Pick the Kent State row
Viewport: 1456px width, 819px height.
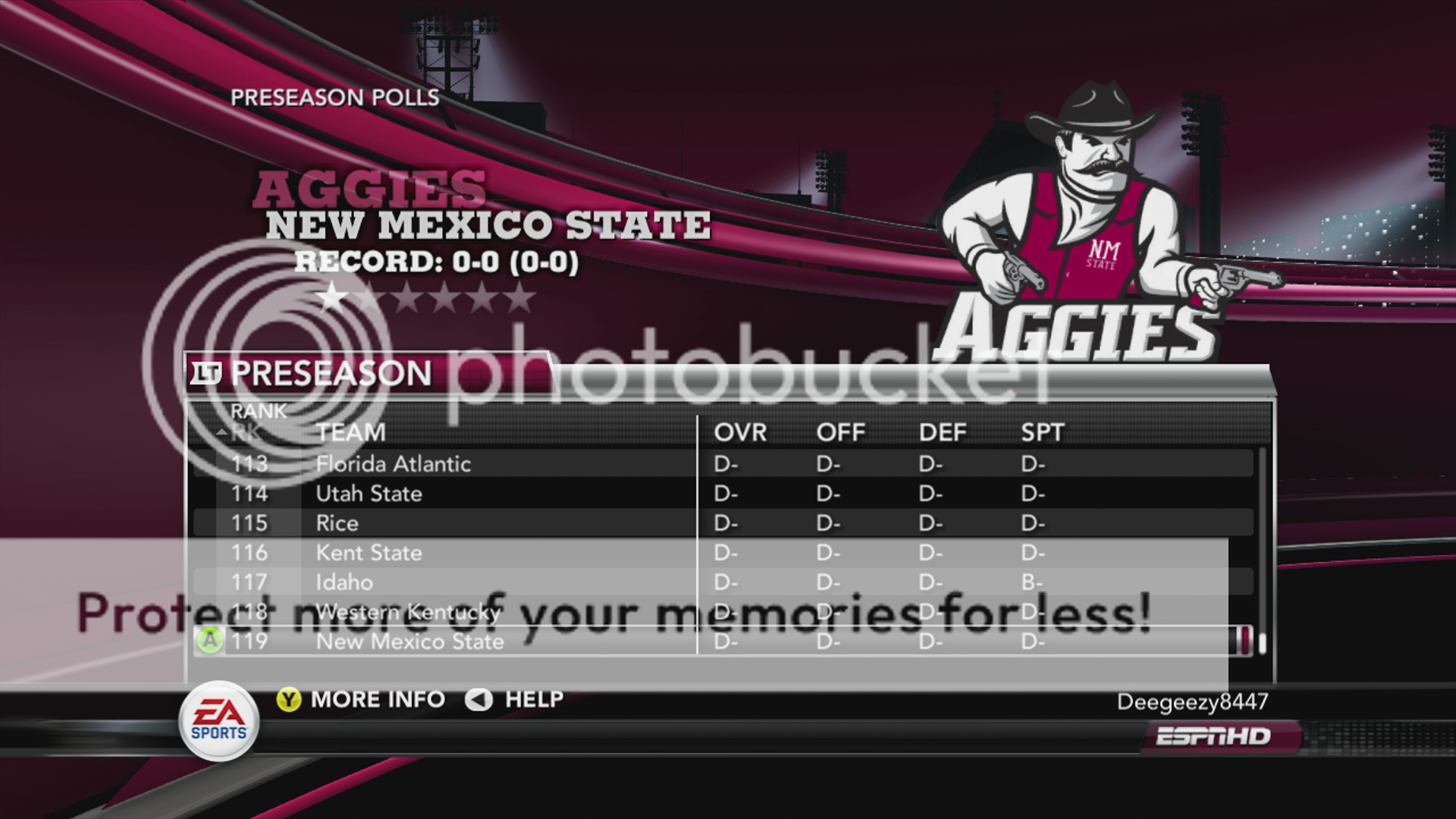click(x=369, y=553)
